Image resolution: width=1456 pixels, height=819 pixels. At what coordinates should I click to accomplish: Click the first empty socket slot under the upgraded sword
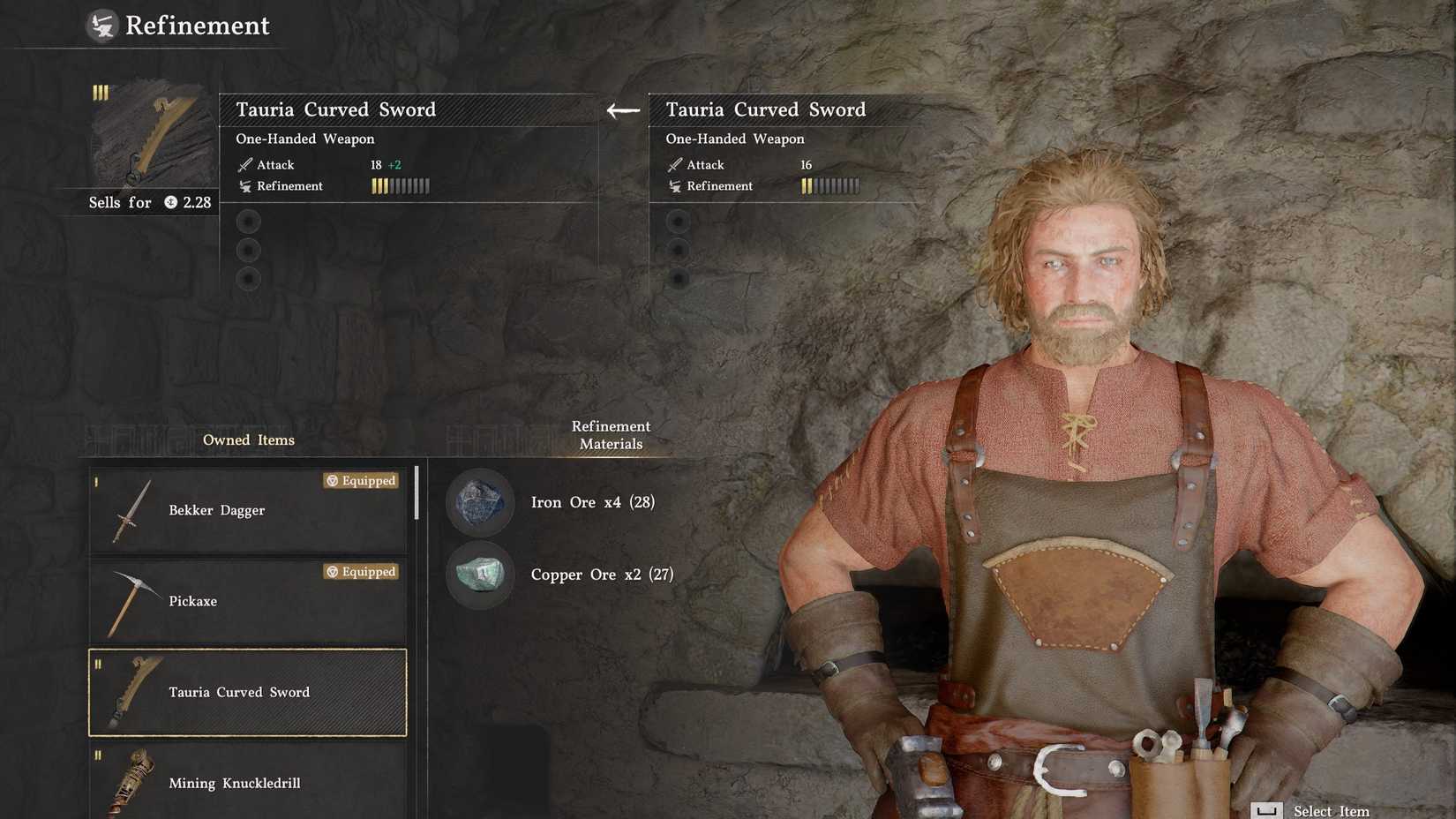(x=248, y=221)
